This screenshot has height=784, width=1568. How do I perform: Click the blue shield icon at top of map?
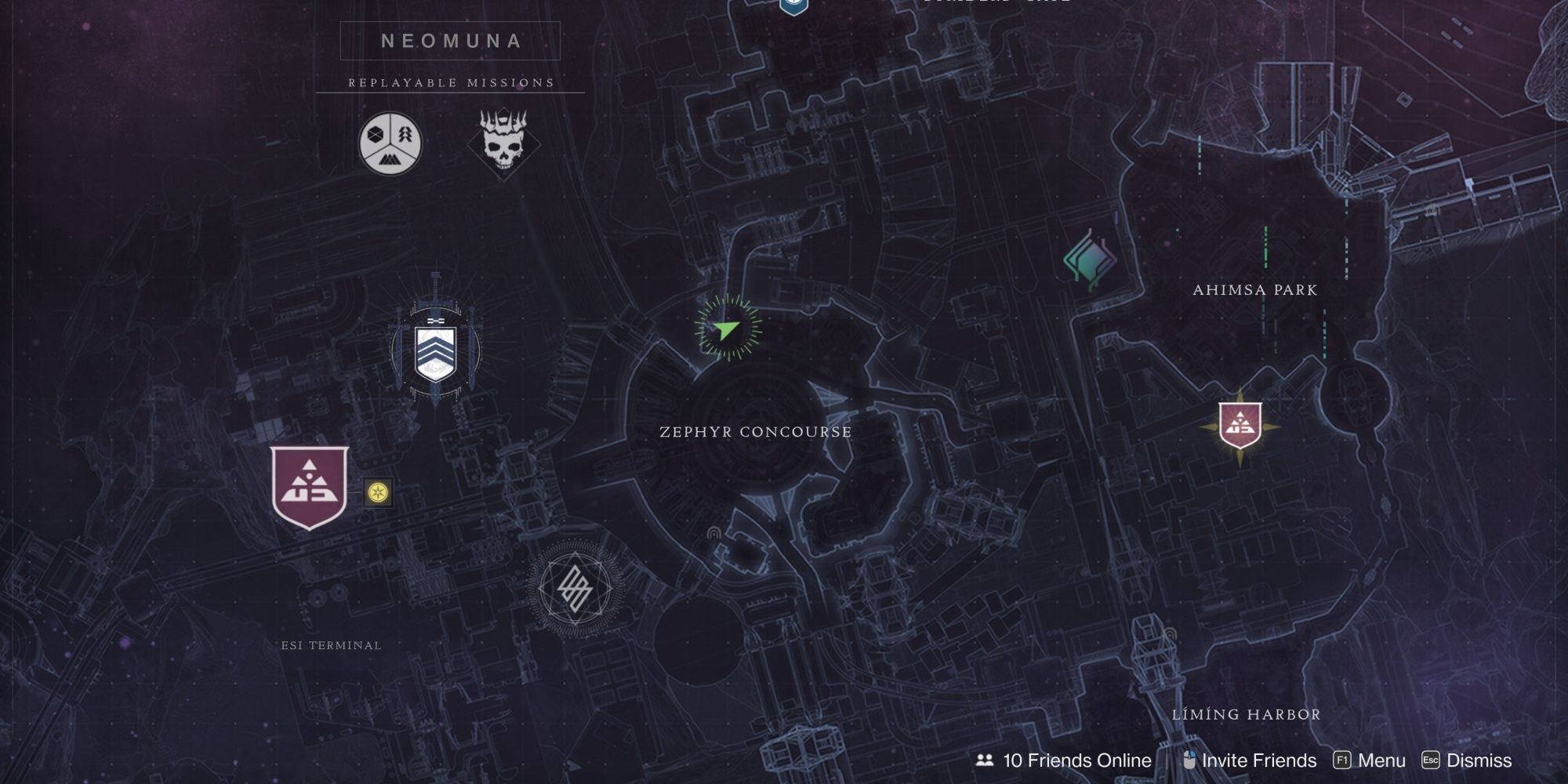tap(793, 6)
